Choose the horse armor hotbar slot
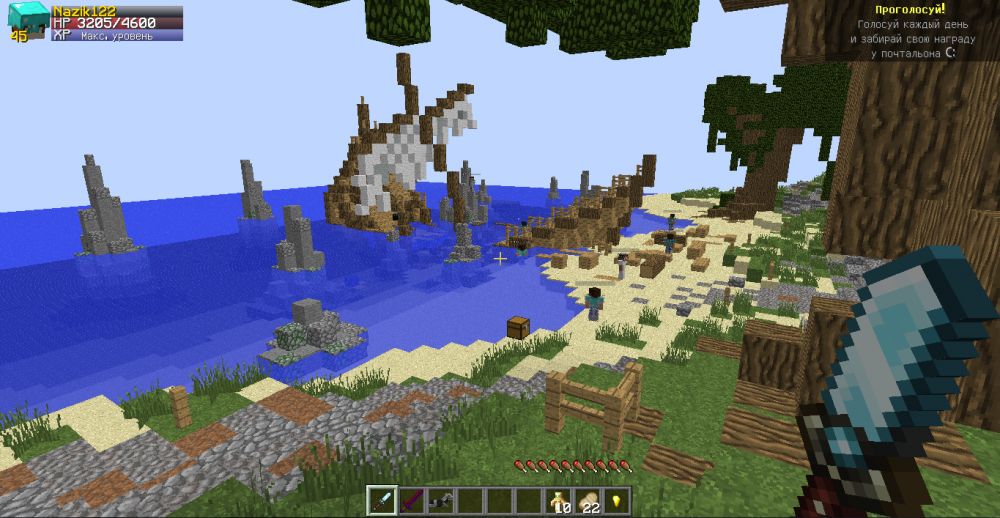The image size is (1000, 518). pyautogui.click(x=440, y=500)
